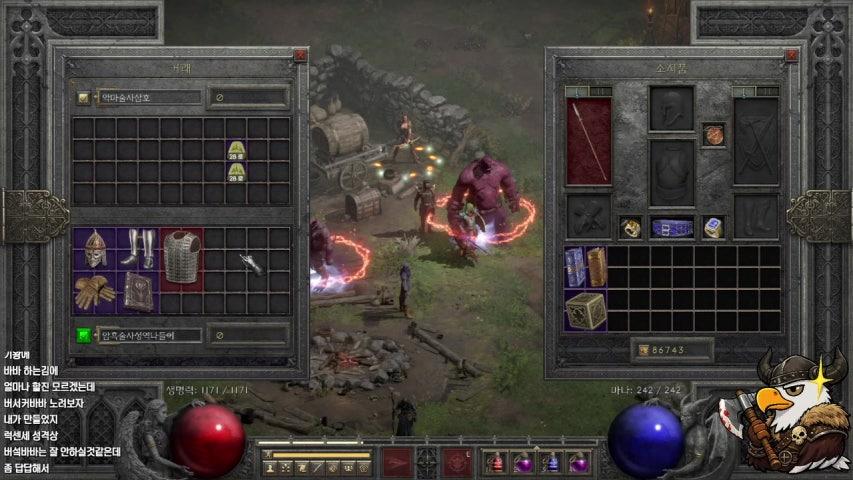Select the orange tome in inventory
This screenshot has width=853, height=480.
pyautogui.click(x=596, y=267)
